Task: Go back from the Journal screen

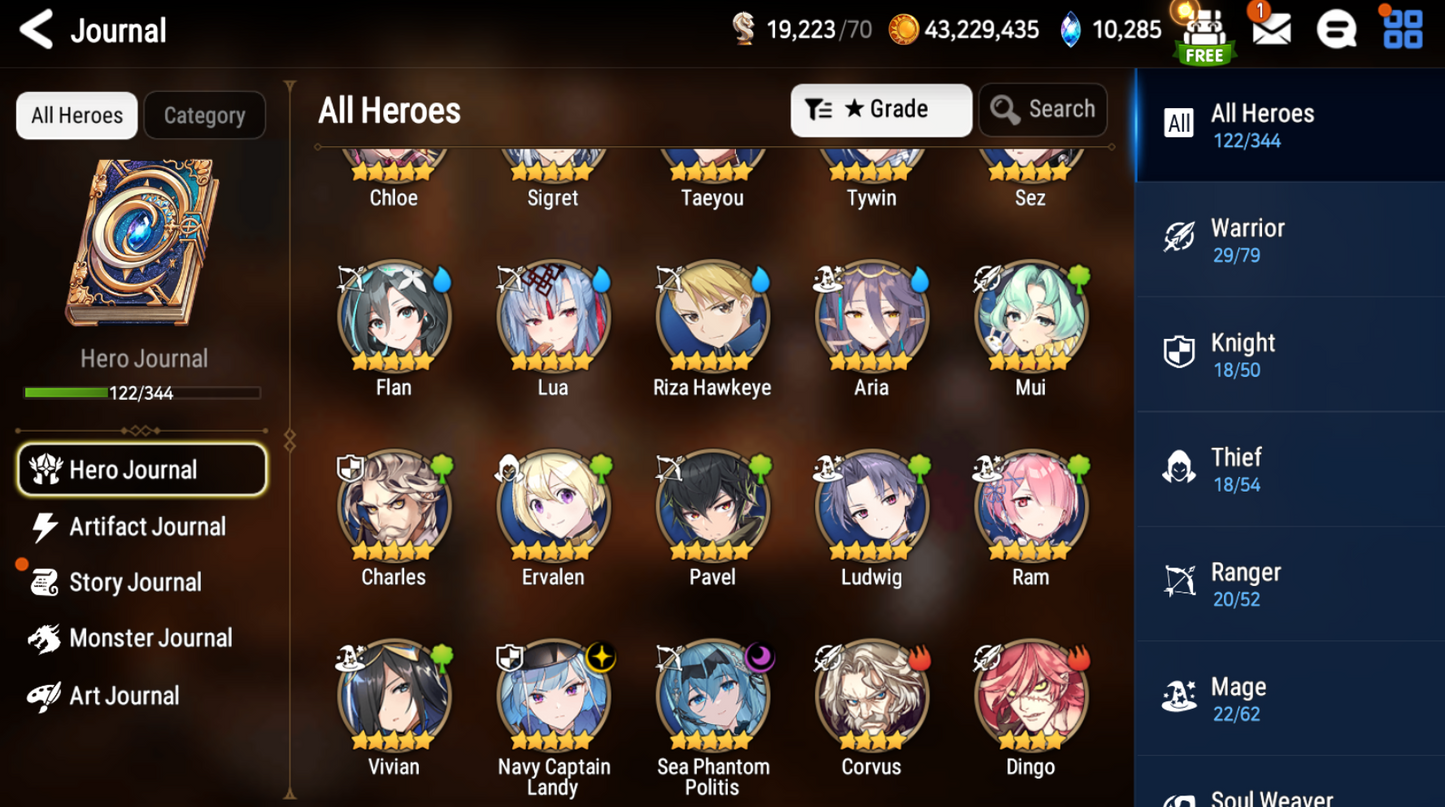Action: (x=37, y=30)
